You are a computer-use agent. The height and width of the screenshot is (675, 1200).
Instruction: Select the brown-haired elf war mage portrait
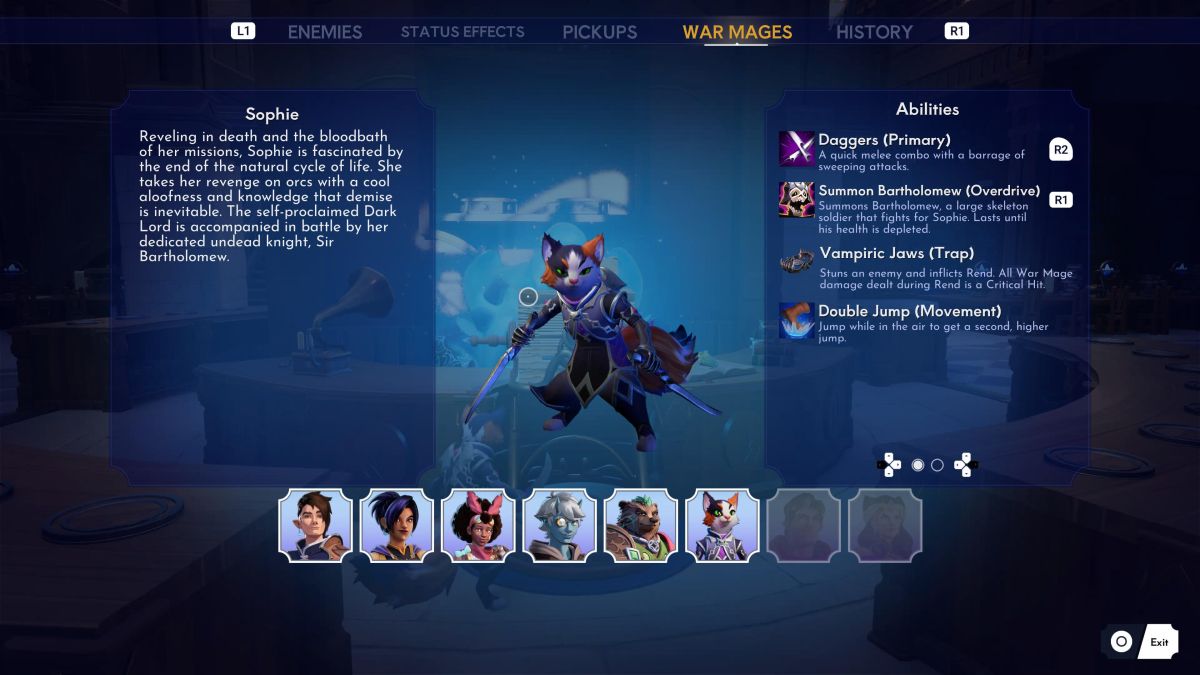pos(315,525)
